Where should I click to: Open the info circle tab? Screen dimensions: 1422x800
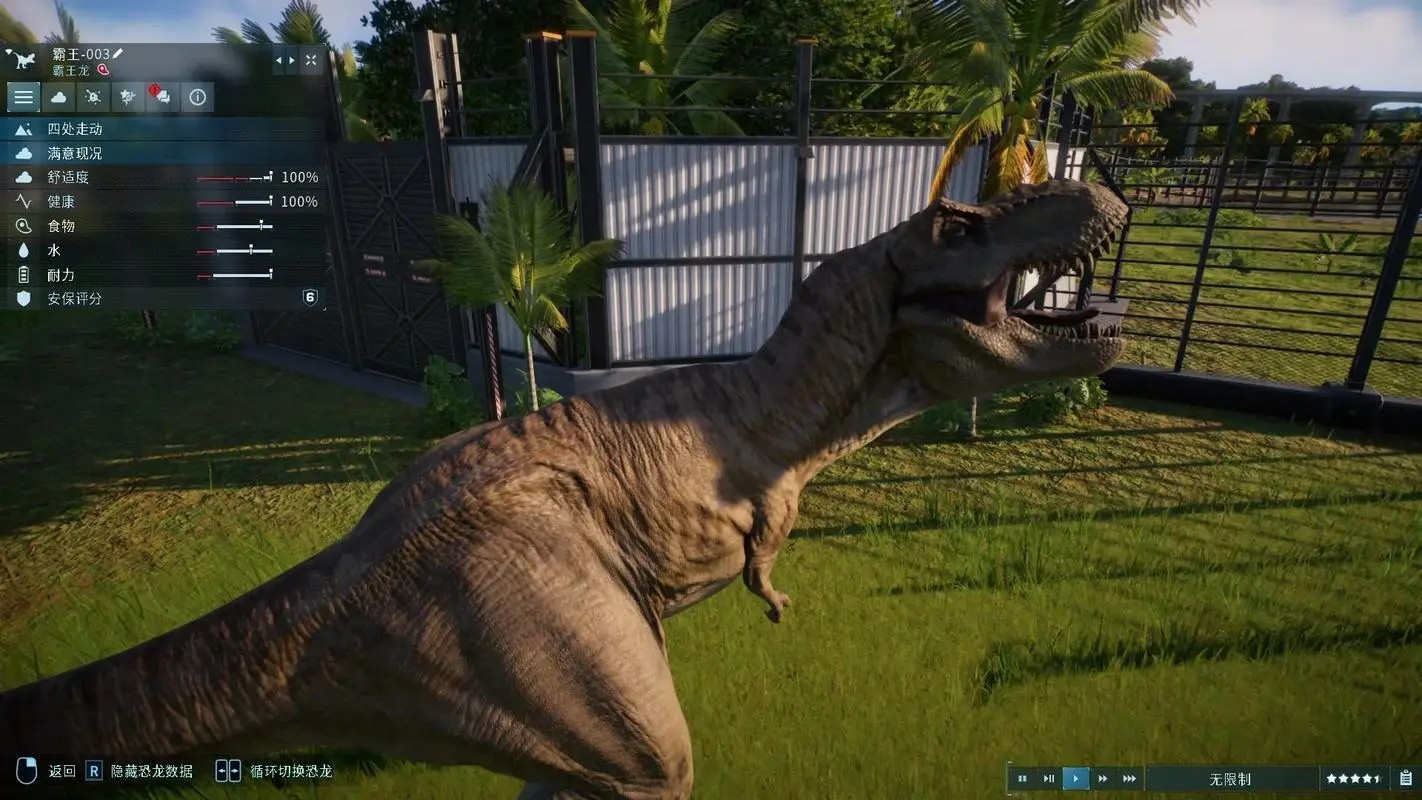coord(197,97)
